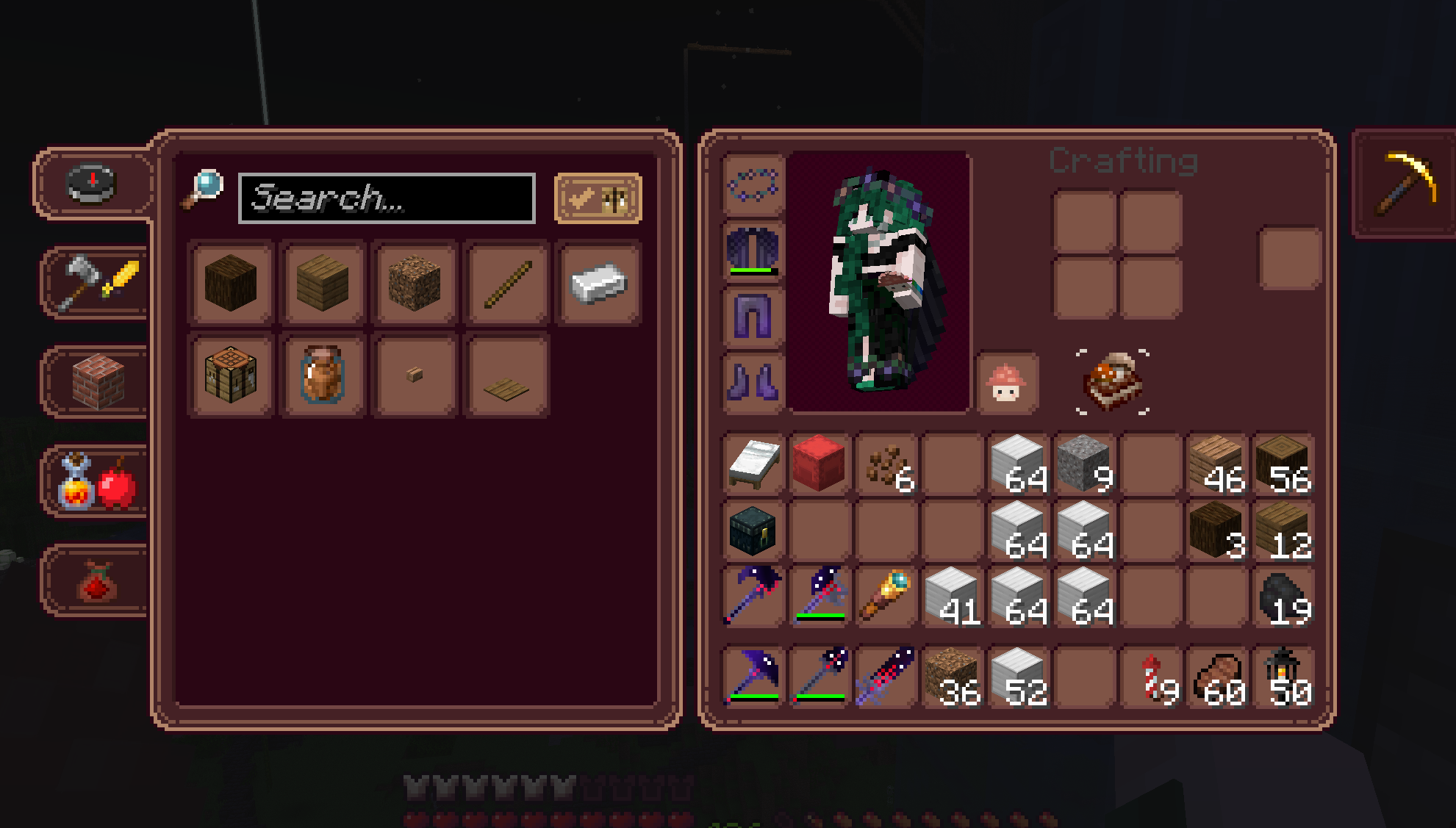Image resolution: width=1456 pixels, height=828 pixels.
Task: Select the red block inventory slot
Action: pyautogui.click(x=819, y=464)
